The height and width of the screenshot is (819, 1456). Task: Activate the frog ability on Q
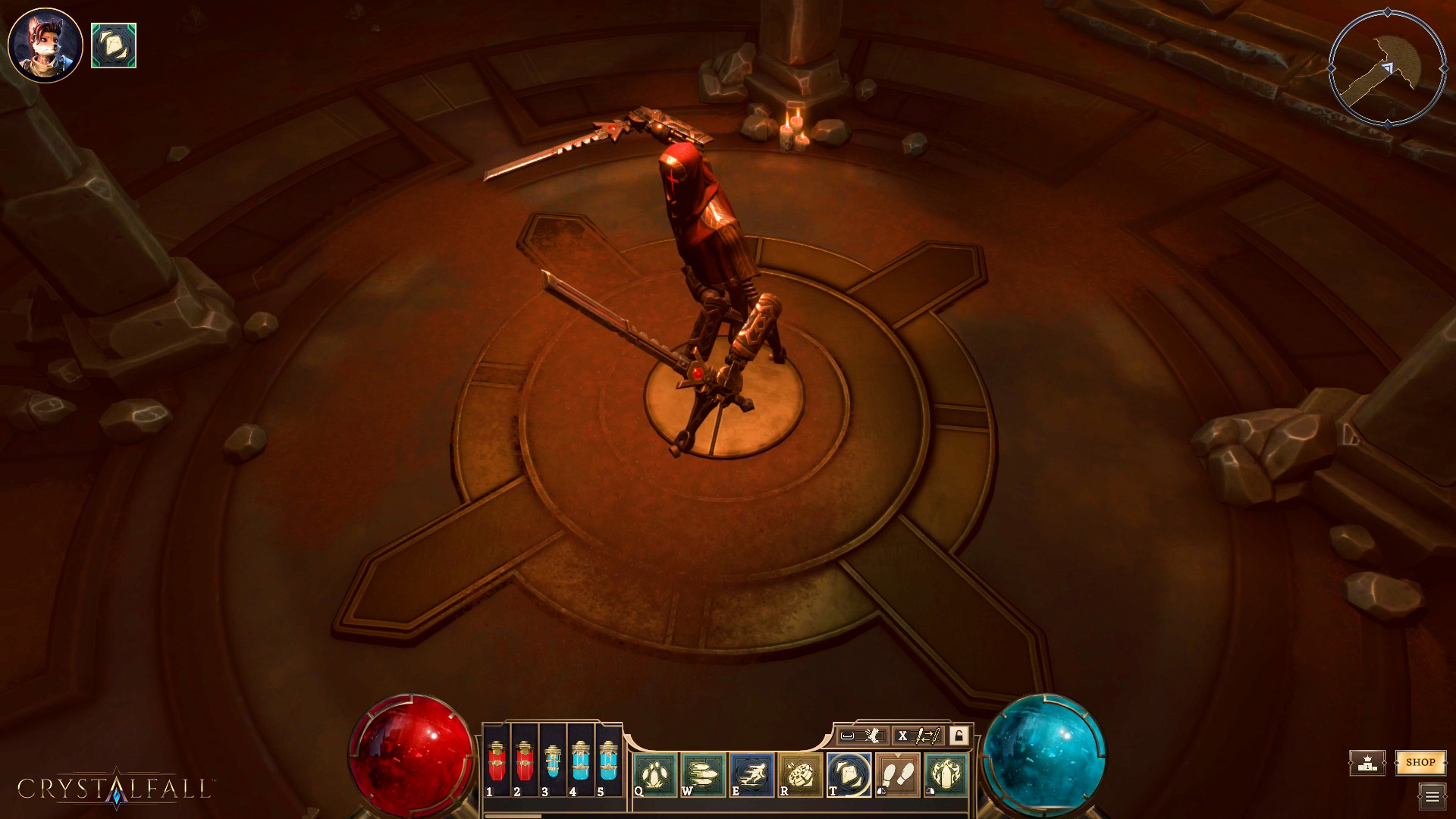click(x=655, y=775)
